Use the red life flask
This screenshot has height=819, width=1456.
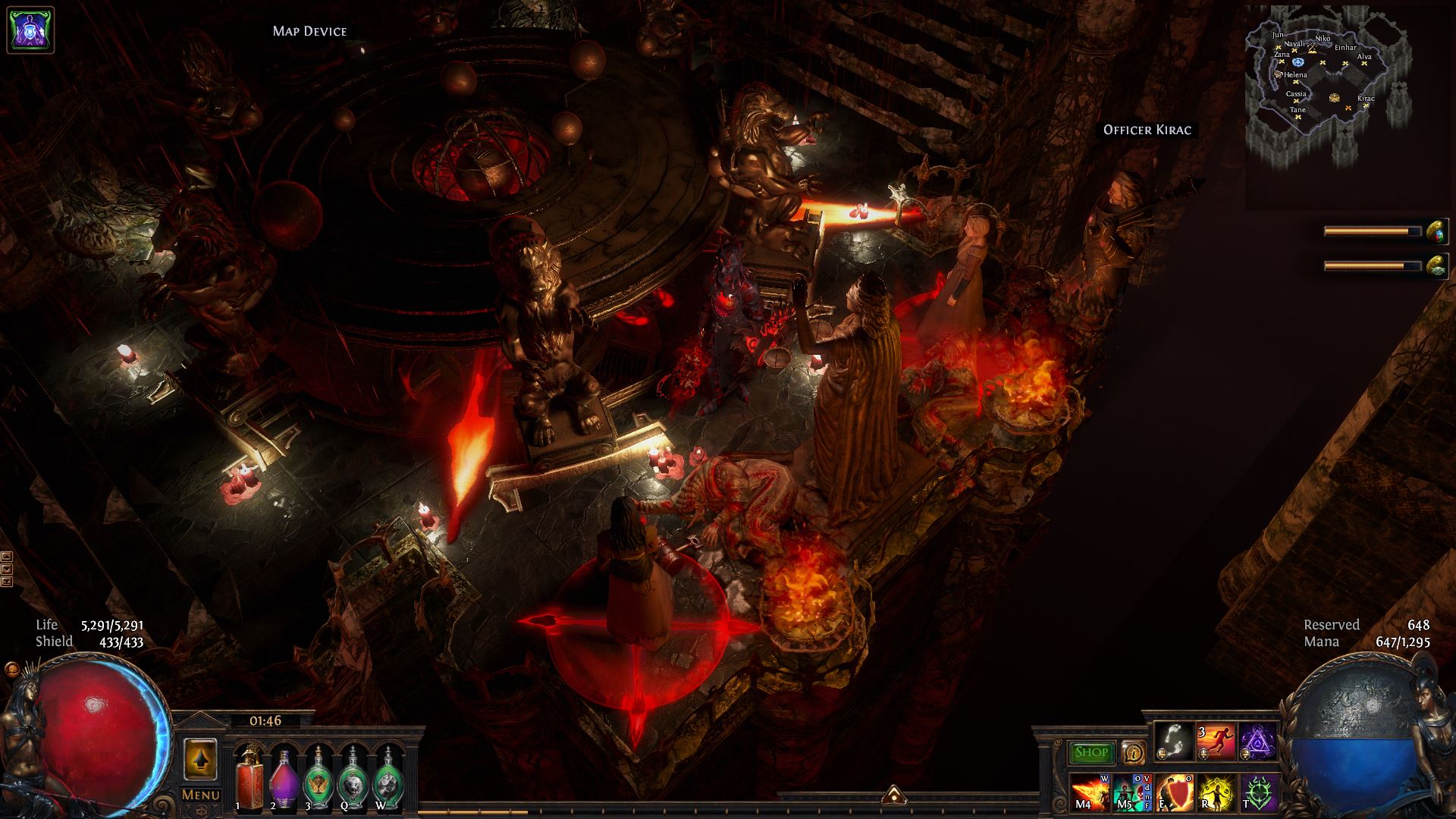(247, 777)
